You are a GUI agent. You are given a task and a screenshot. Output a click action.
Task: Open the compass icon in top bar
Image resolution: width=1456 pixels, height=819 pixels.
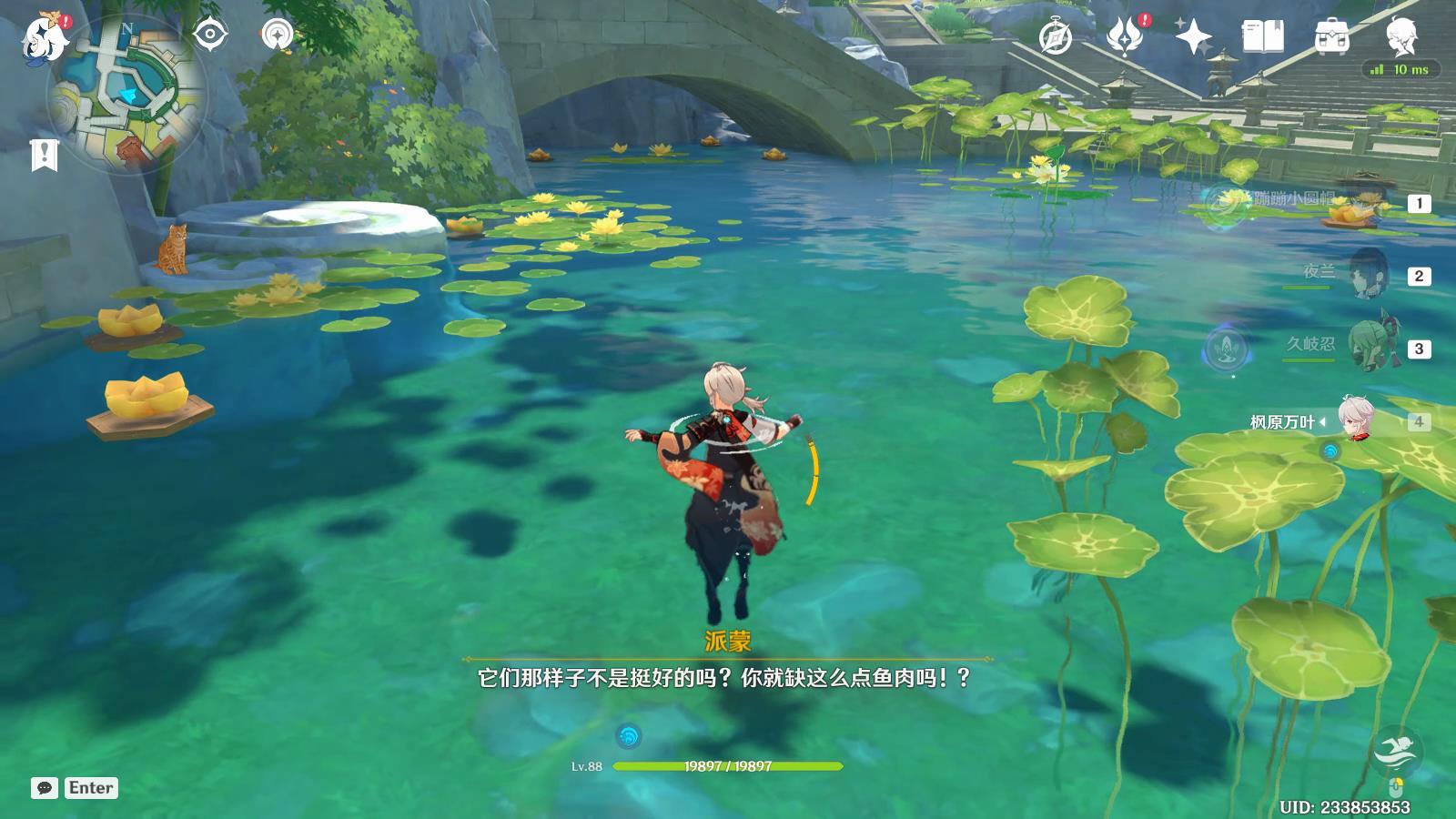(1056, 37)
